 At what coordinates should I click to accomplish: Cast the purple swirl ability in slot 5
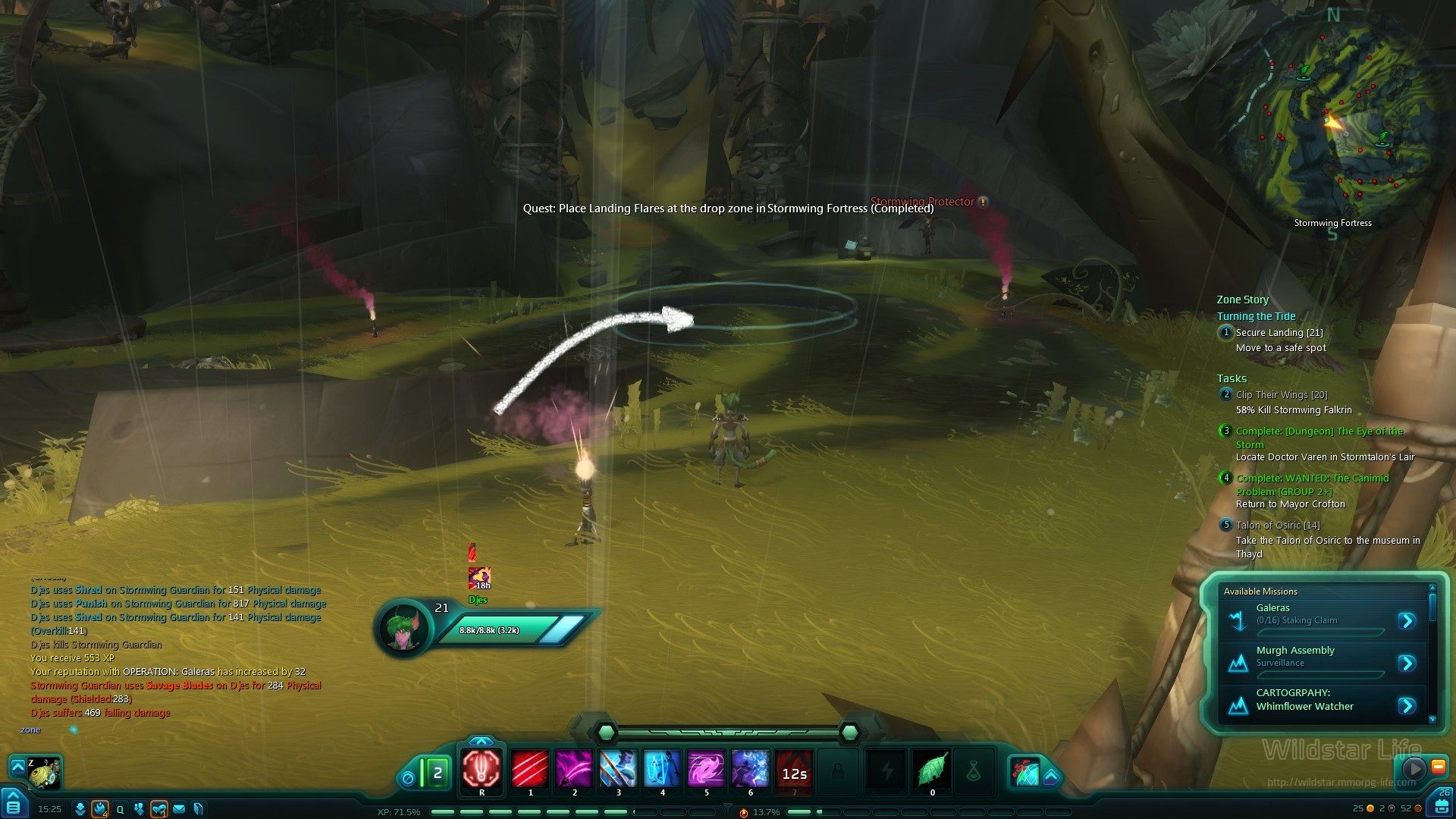[x=706, y=769]
